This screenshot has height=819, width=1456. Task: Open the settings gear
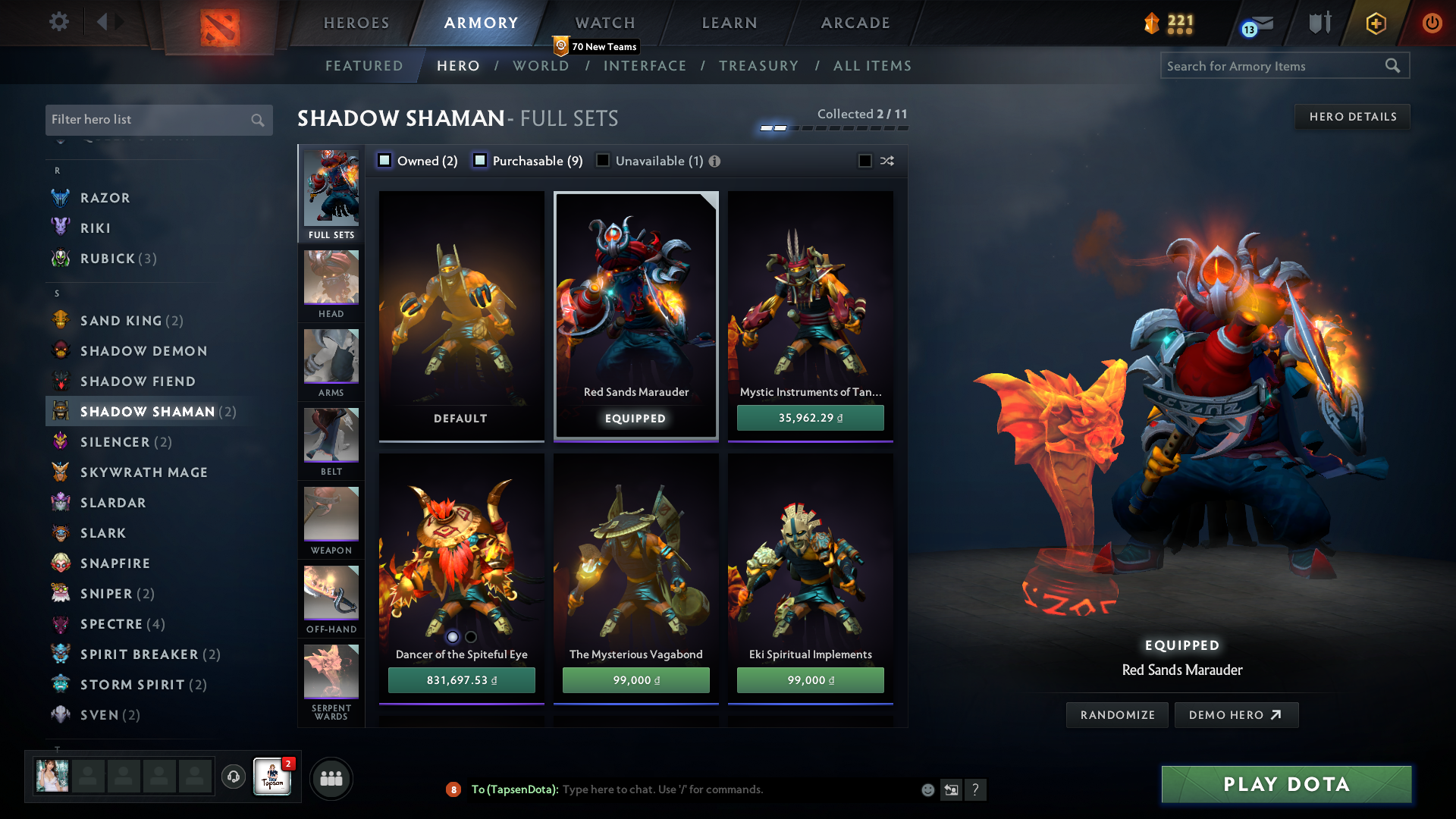tap(59, 21)
